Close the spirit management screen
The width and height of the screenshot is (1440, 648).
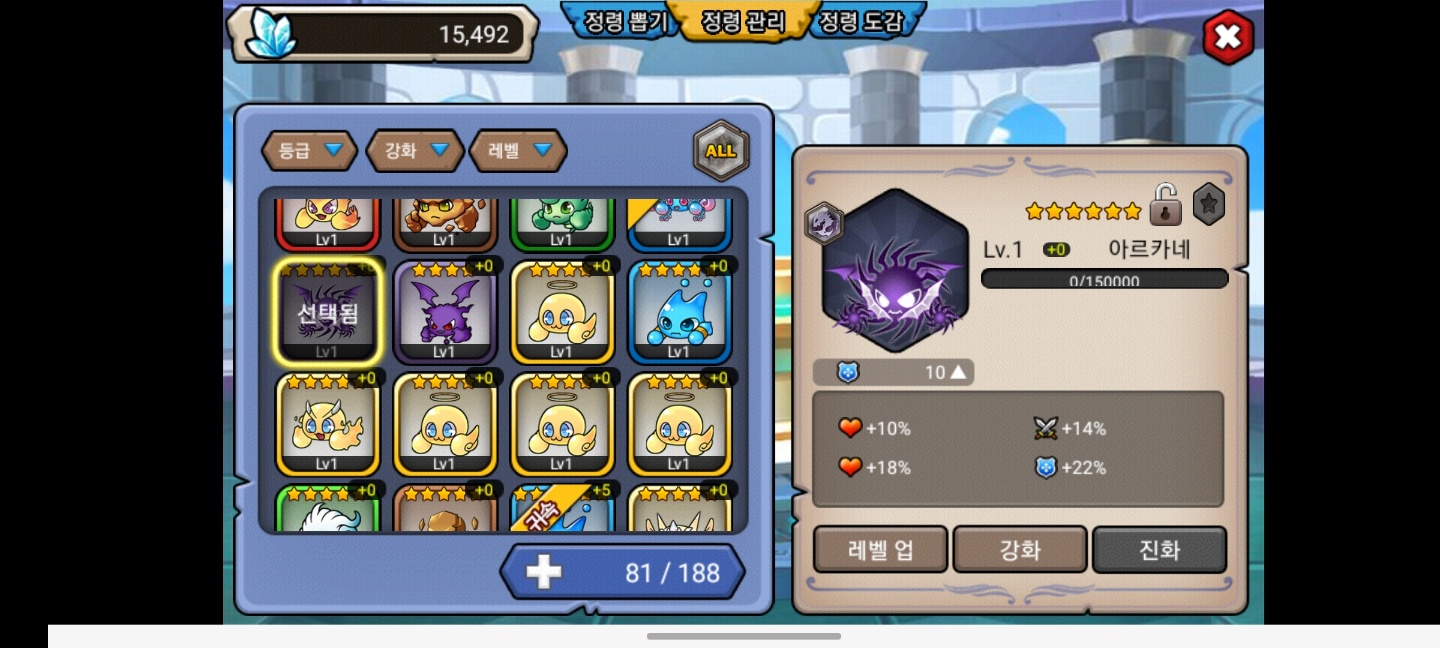pyautogui.click(x=1227, y=38)
